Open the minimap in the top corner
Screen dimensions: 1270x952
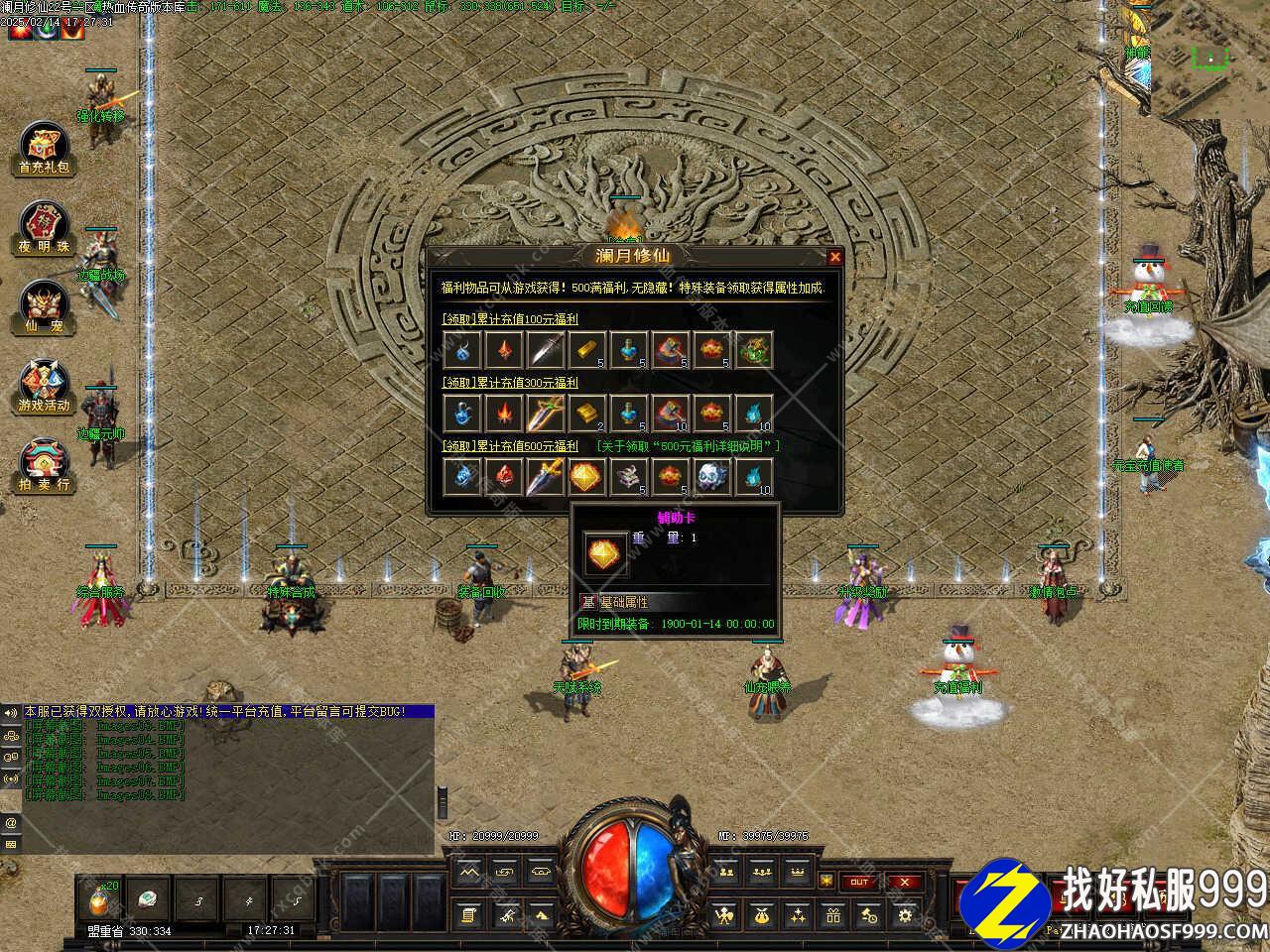tap(1209, 58)
